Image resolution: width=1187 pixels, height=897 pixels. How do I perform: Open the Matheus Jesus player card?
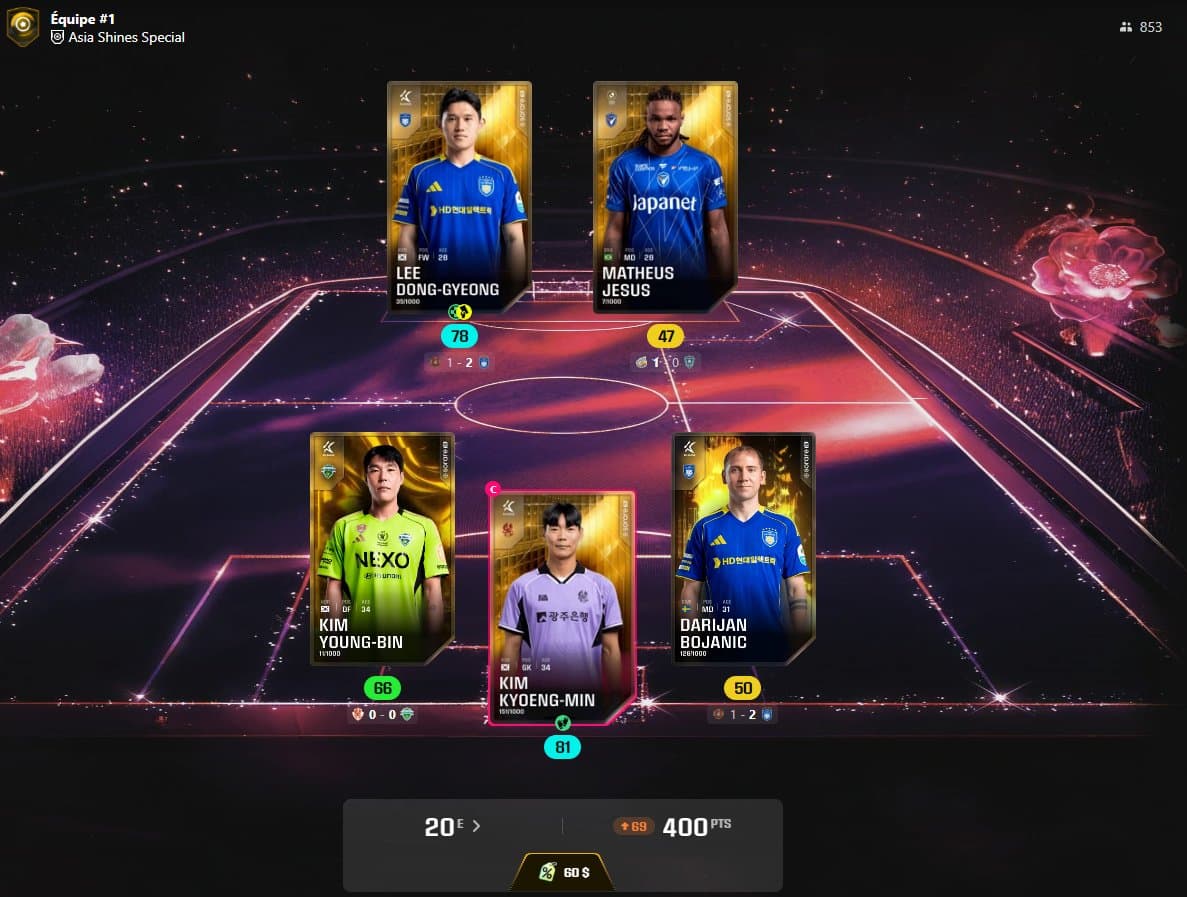click(x=665, y=197)
